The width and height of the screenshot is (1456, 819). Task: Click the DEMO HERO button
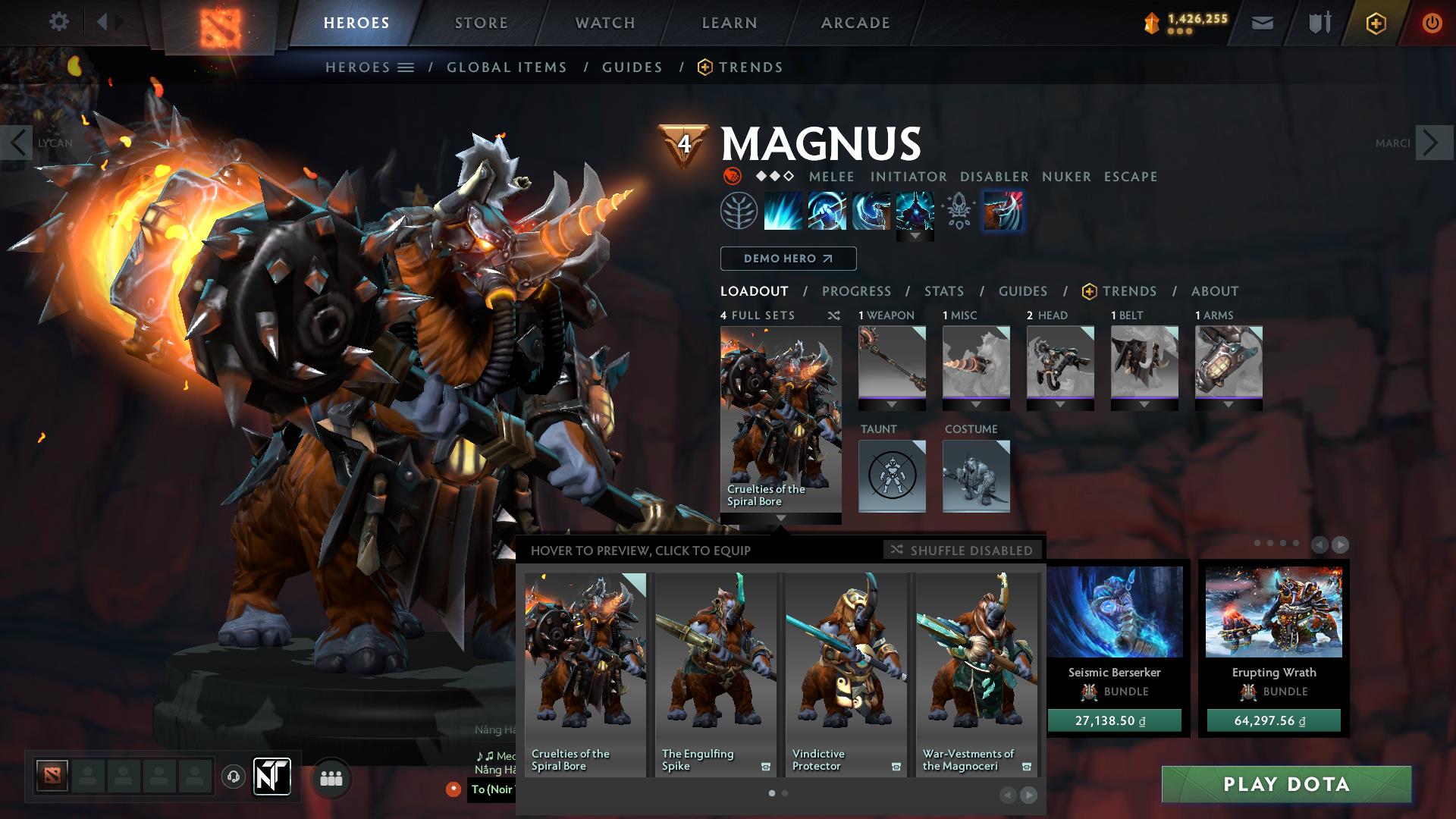click(x=787, y=259)
